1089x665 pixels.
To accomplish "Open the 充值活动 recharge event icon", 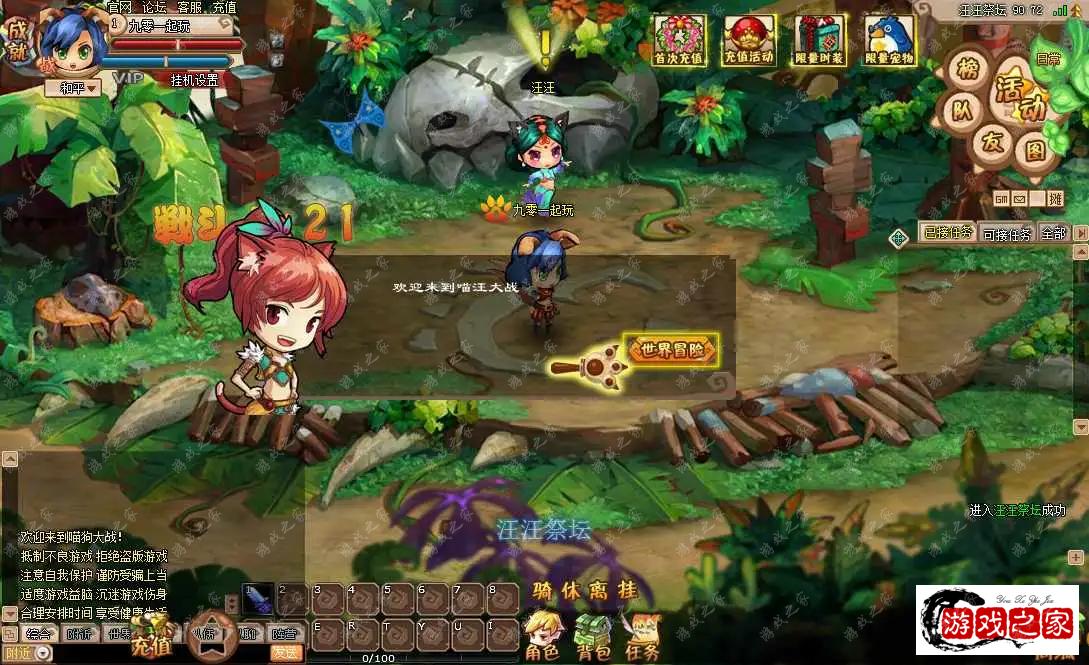I will pyautogui.click(x=749, y=40).
